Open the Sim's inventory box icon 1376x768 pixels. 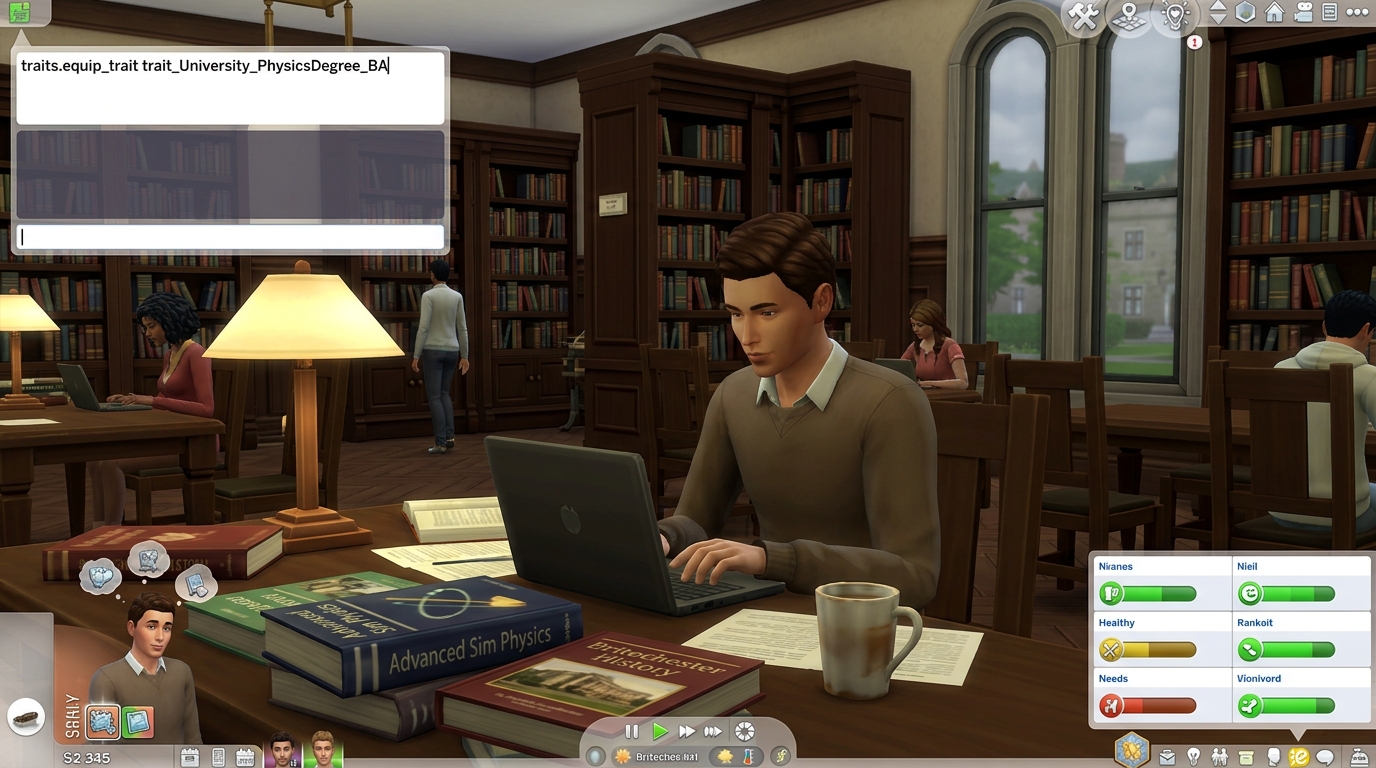point(1245,755)
